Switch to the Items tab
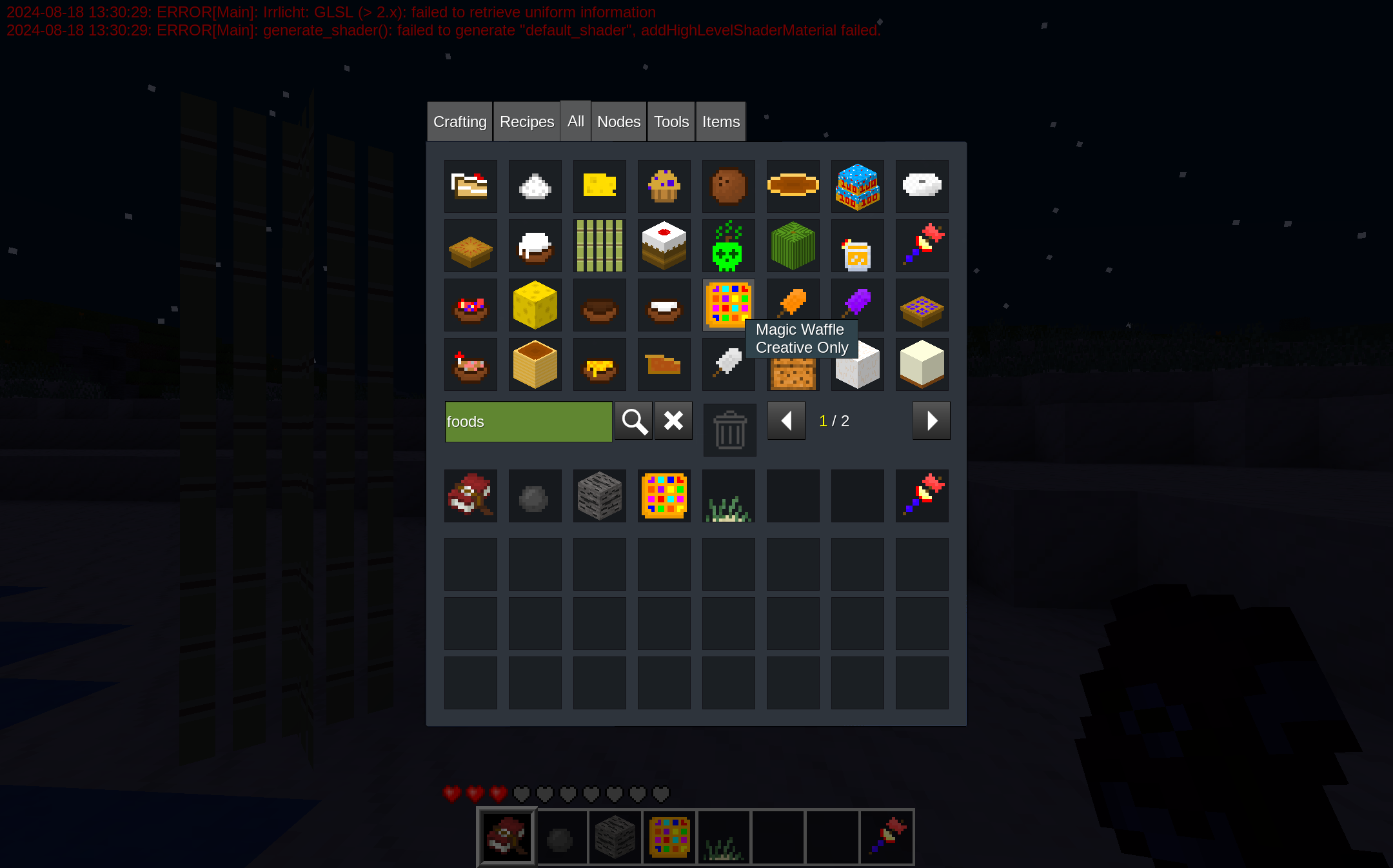The width and height of the screenshot is (1393, 868). click(x=720, y=122)
